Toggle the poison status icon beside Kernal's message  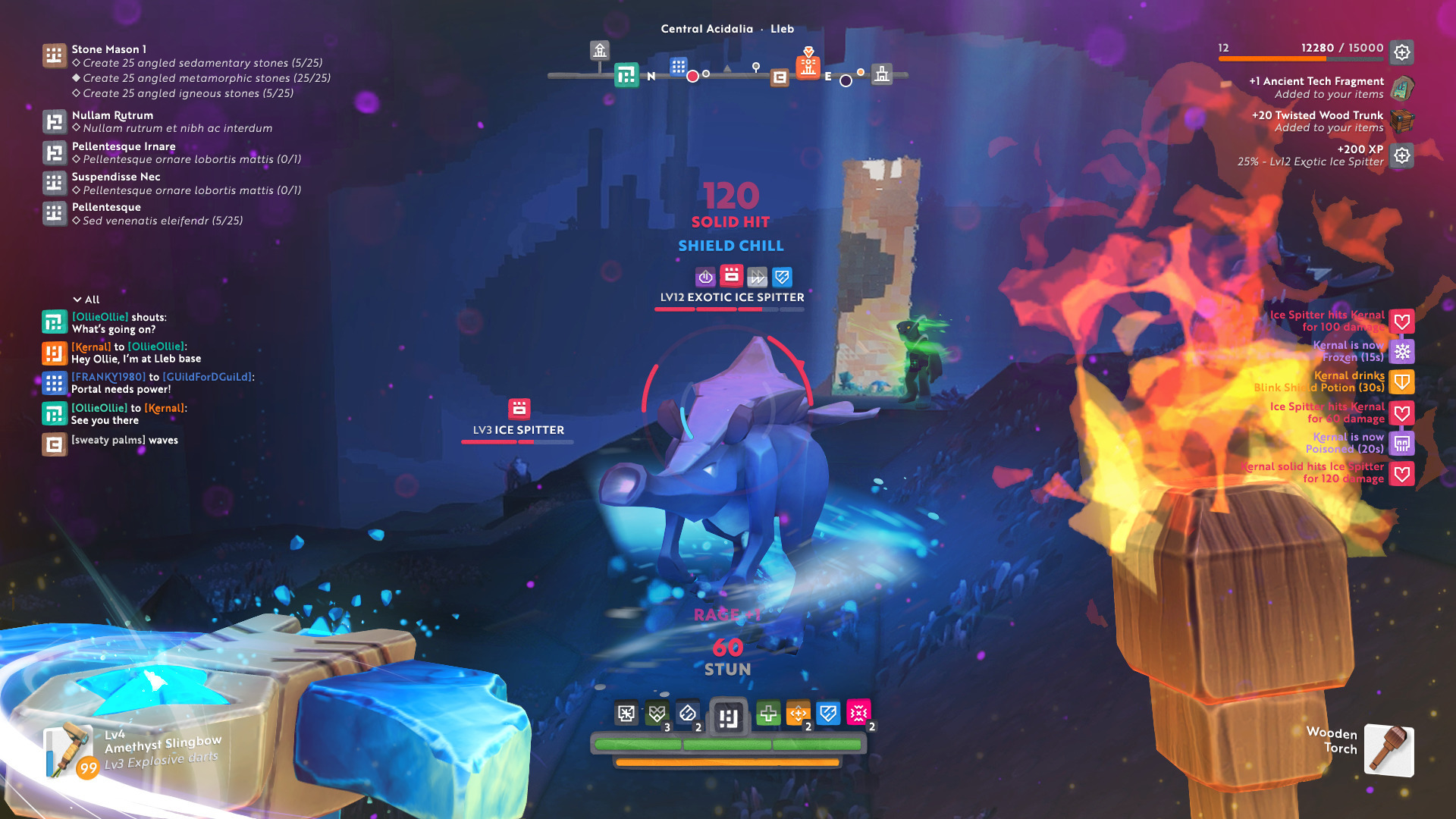[x=1402, y=443]
